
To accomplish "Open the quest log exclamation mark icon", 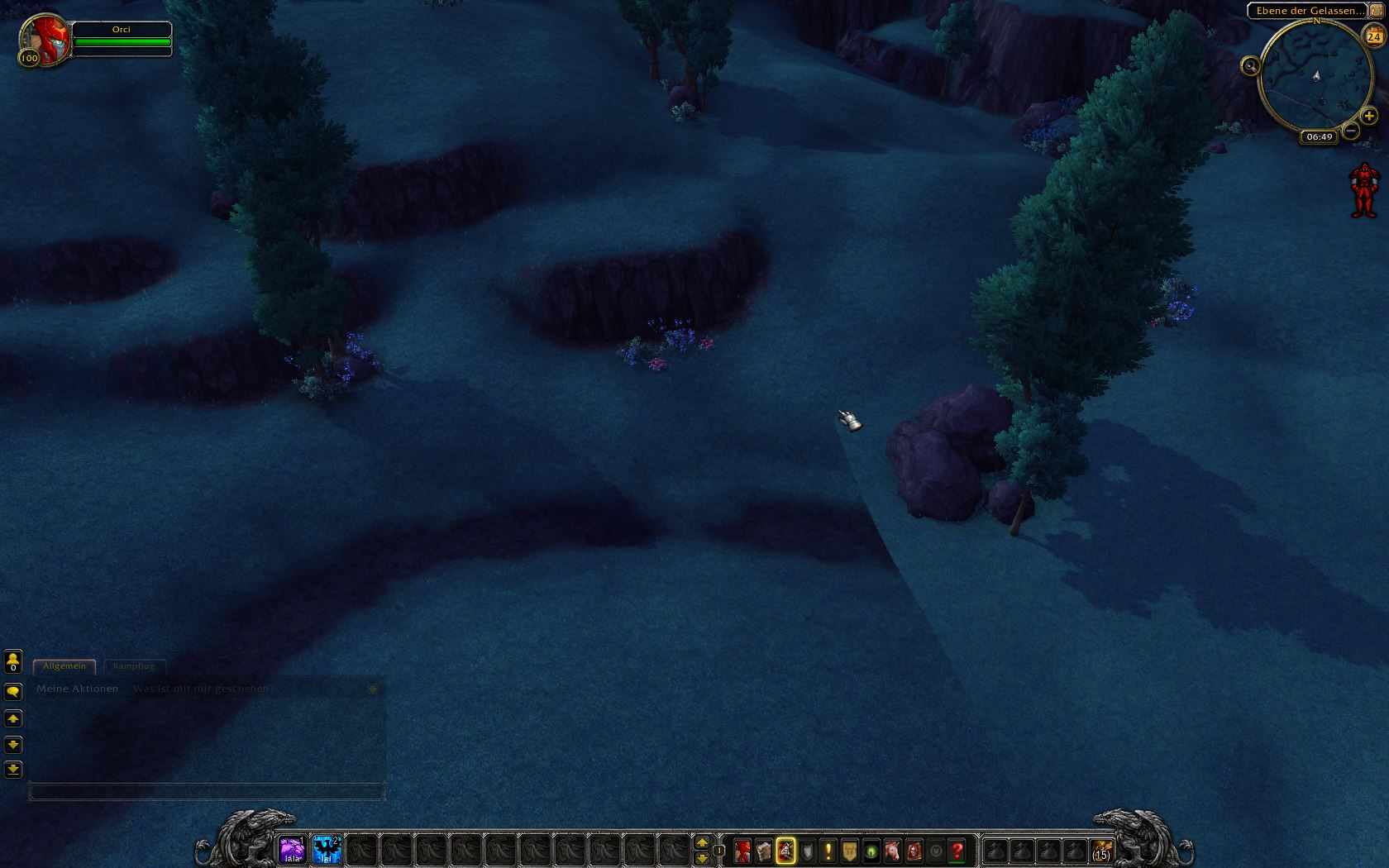I will (x=828, y=850).
